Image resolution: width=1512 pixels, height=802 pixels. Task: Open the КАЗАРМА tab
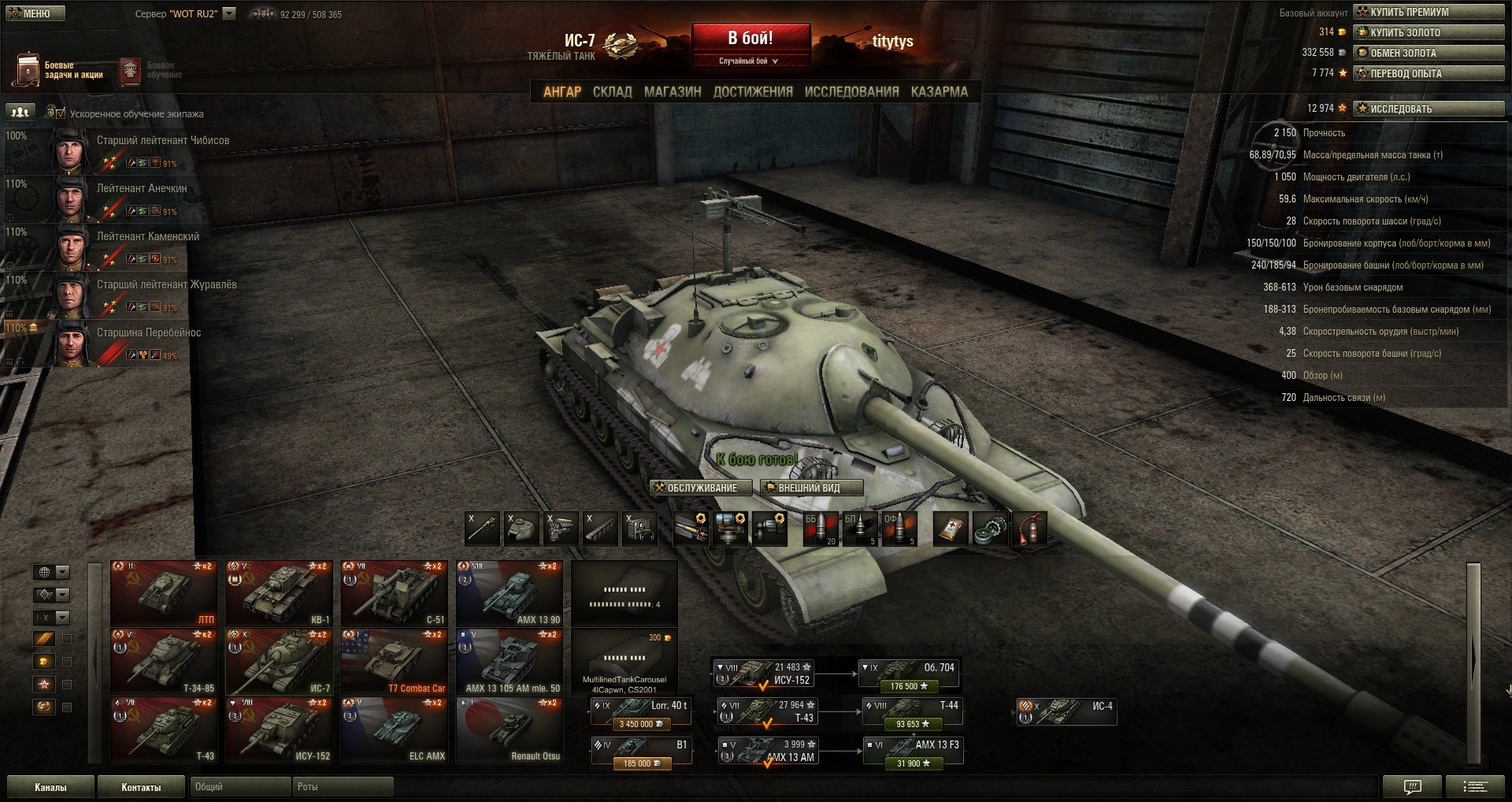939,92
